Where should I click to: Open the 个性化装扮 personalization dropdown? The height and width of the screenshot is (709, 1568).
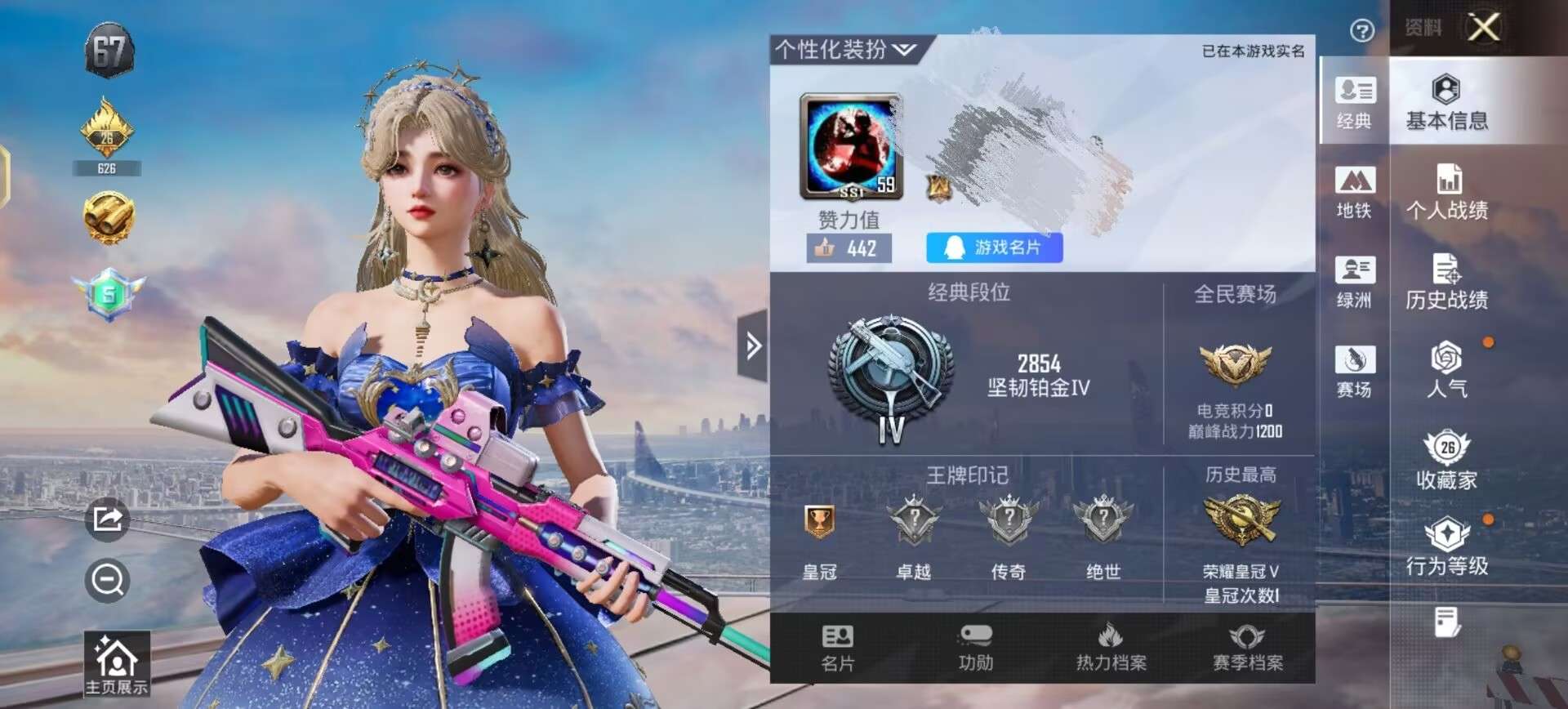click(x=845, y=50)
